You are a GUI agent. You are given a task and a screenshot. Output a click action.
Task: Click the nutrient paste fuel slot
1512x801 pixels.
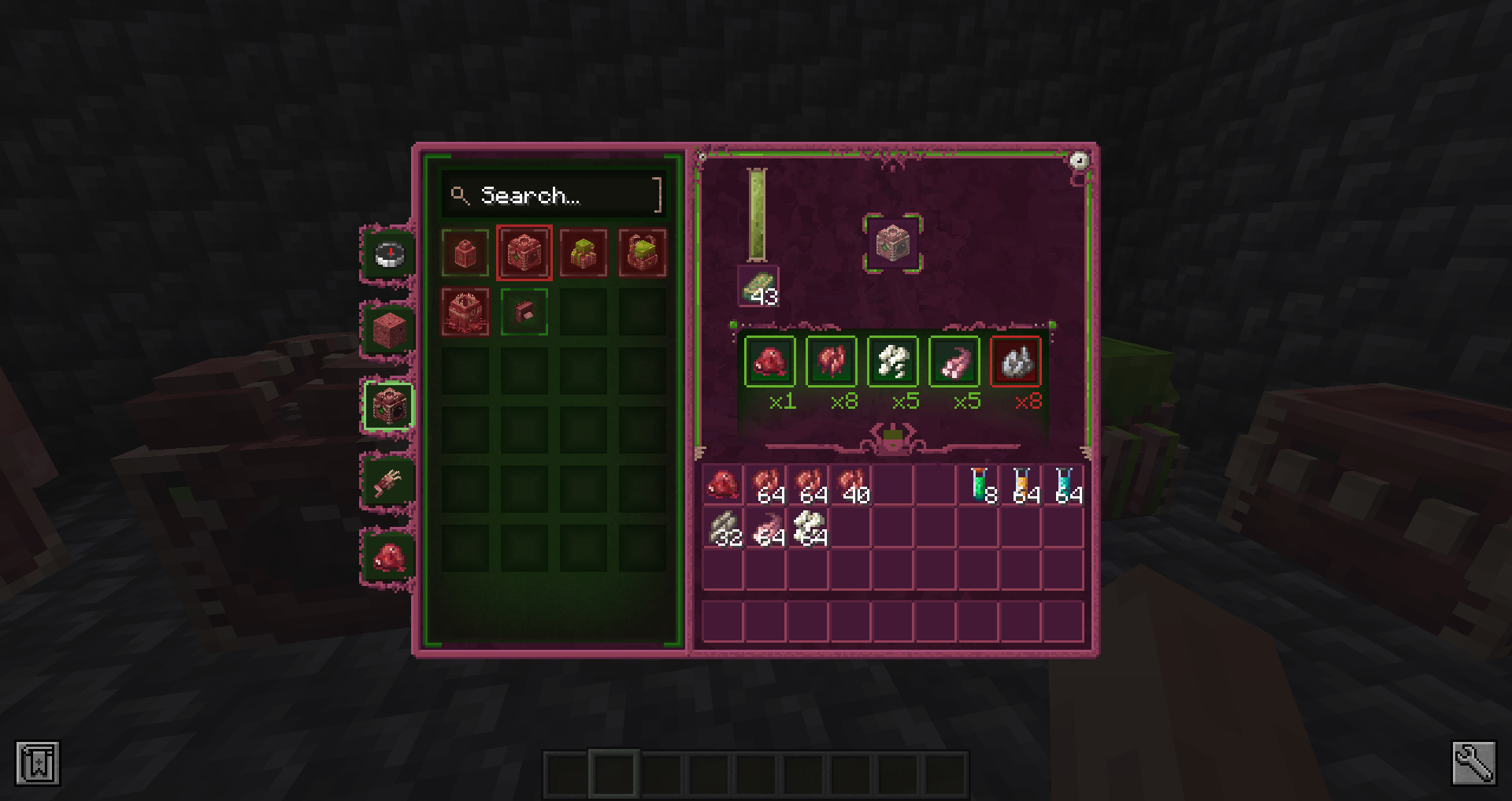(758, 286)
